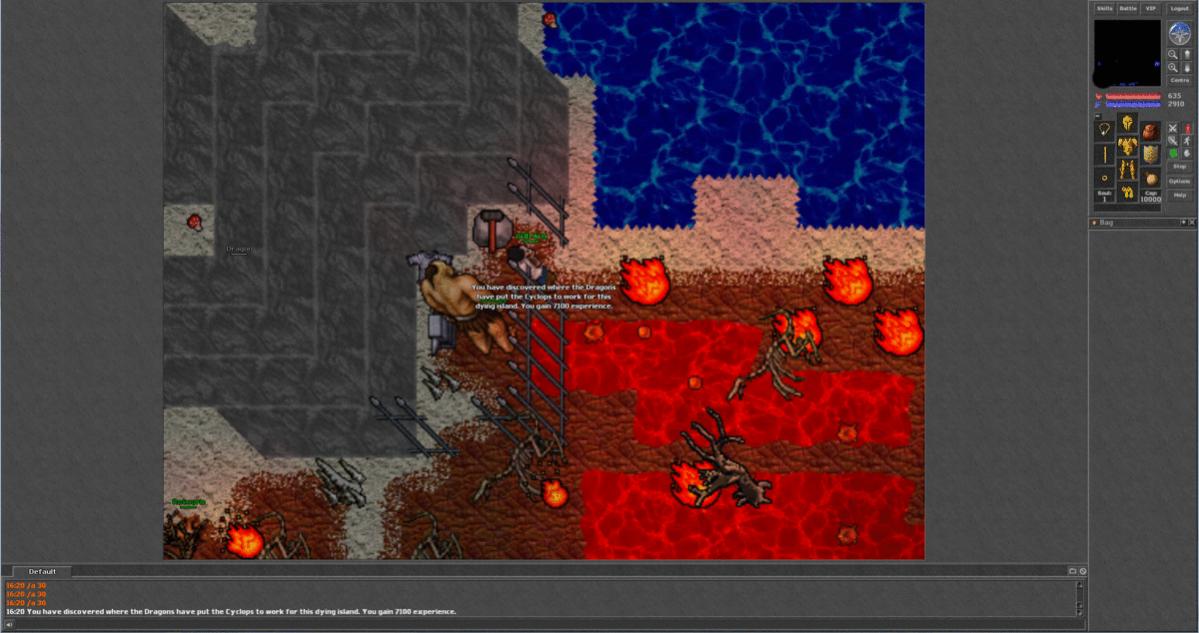The height and width of the screenshot is (633, 1199).
Task: Click the minimap display
Action: coord(1127,53)
